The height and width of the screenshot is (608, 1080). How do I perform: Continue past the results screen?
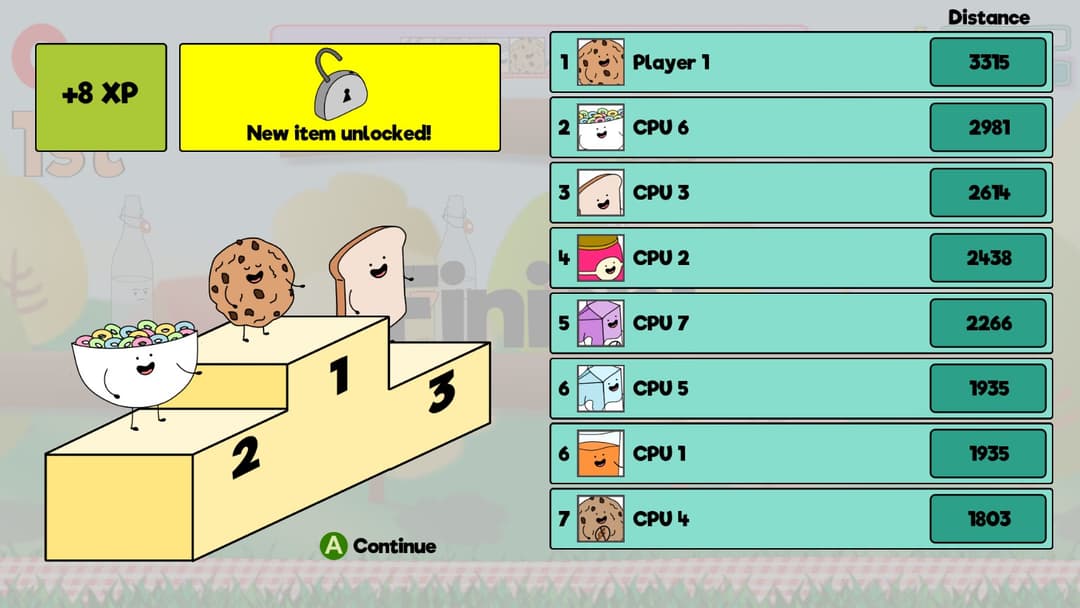378,546
